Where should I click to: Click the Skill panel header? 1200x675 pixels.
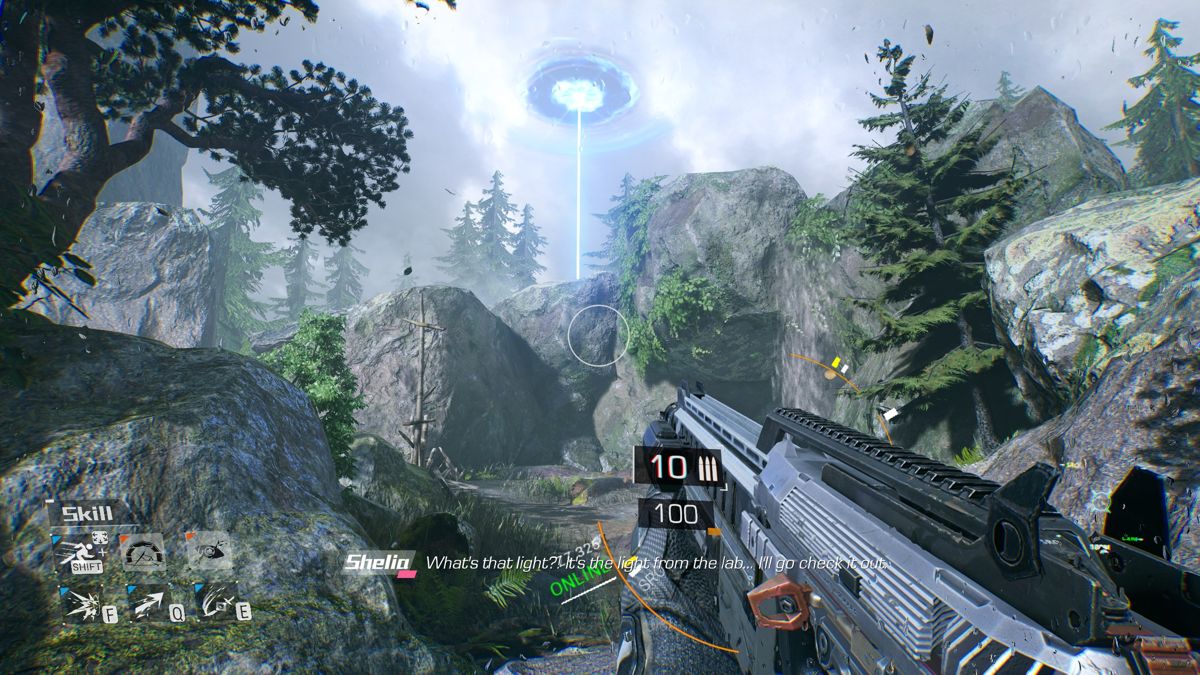[x=87, y=514]
